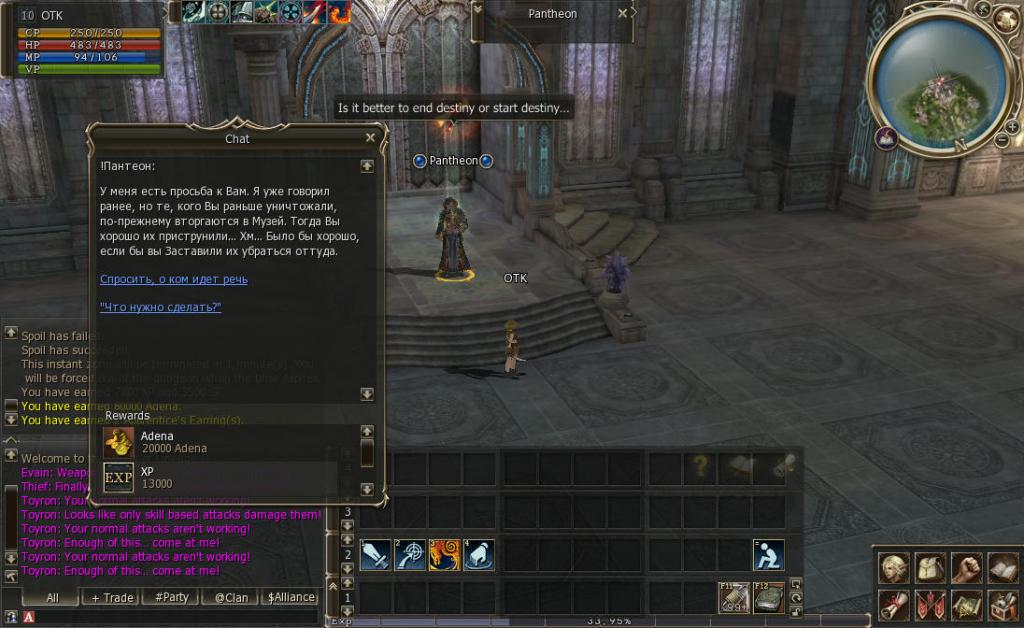Open the inventory bag icon
The width and height of the screenshot is (1024, 628).
[x=930, y=567]
